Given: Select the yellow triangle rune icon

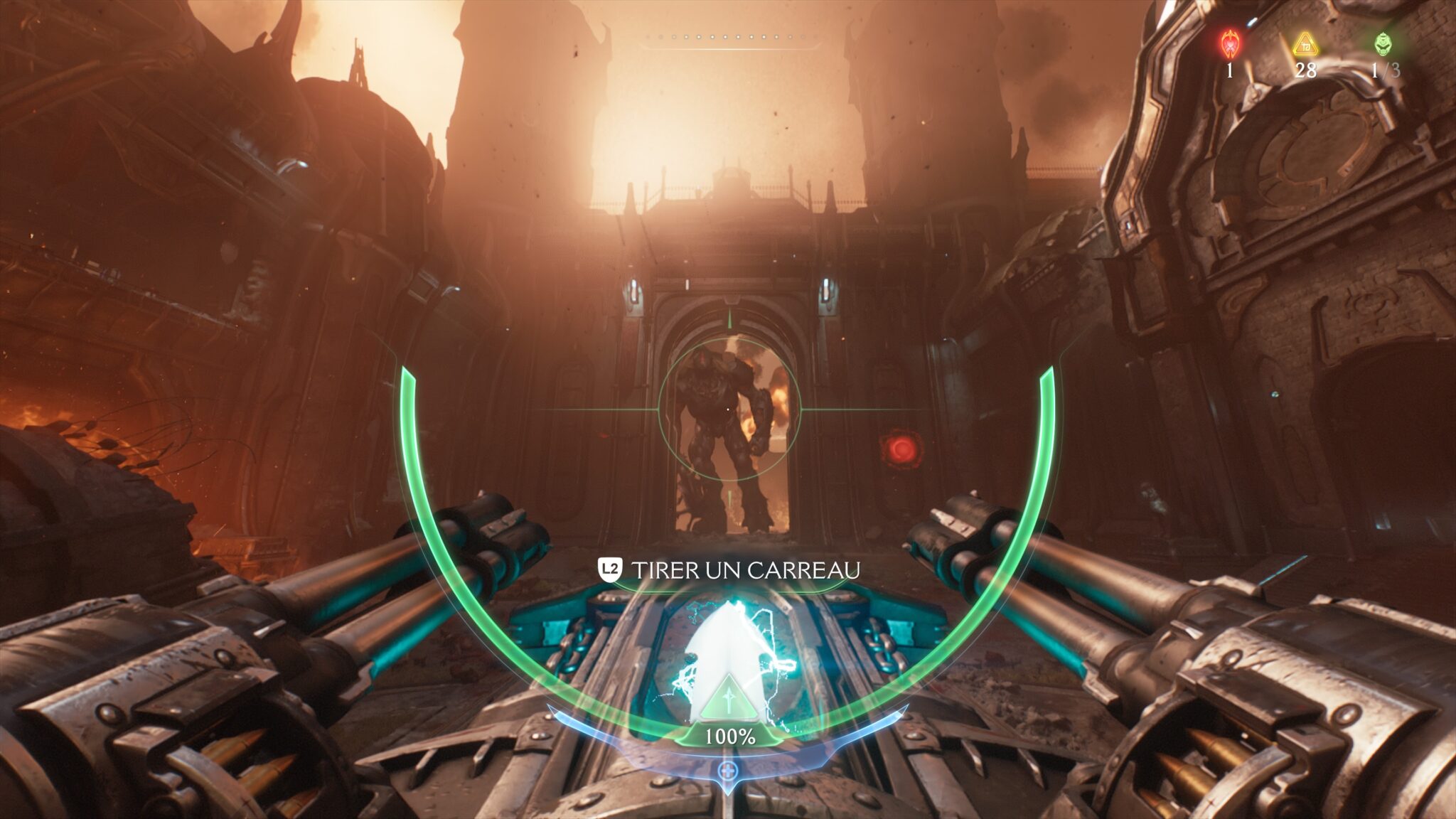Looking at the screenshot, I should [1305, 45].
